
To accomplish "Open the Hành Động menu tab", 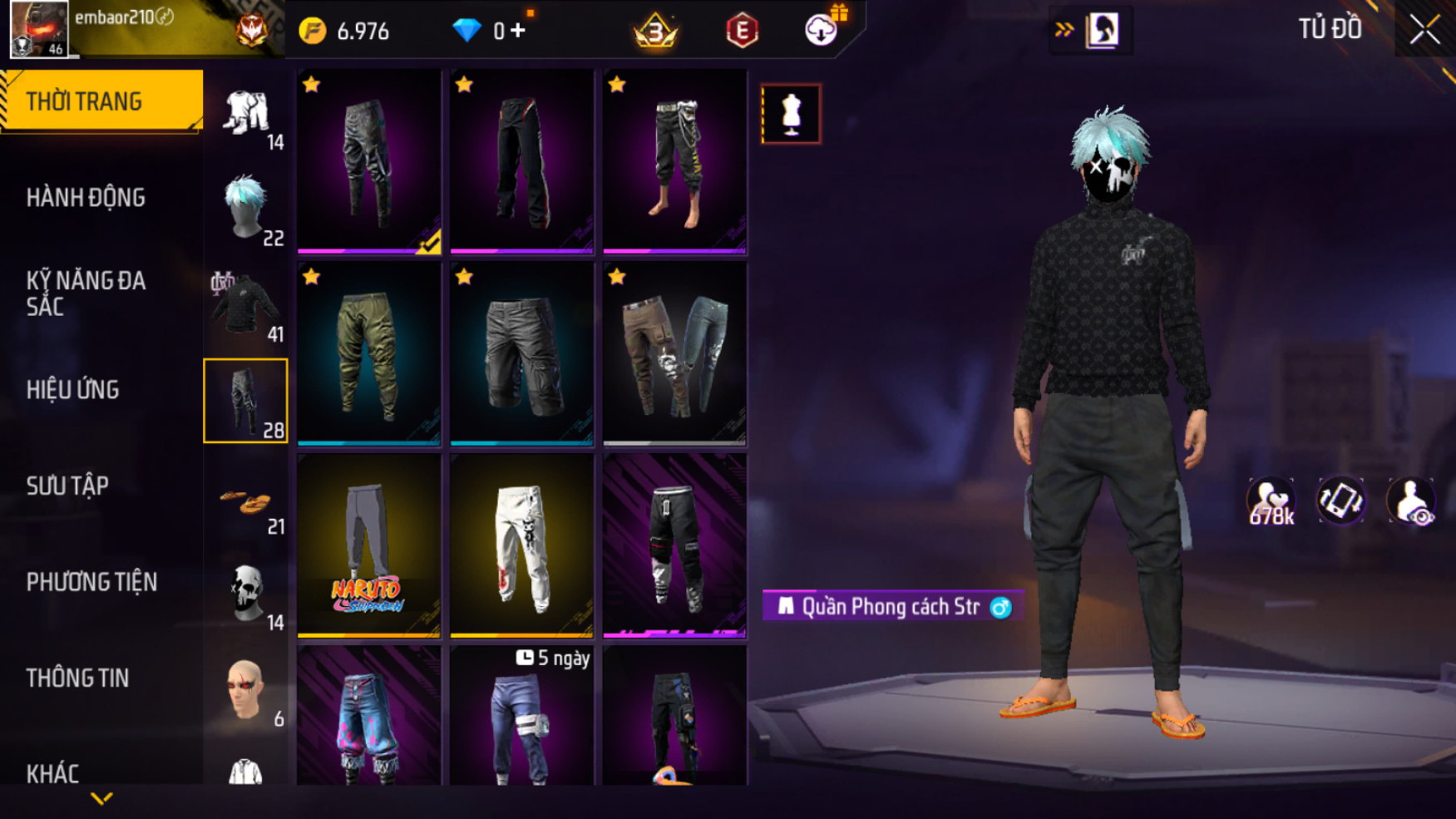I will click(86, 198).
